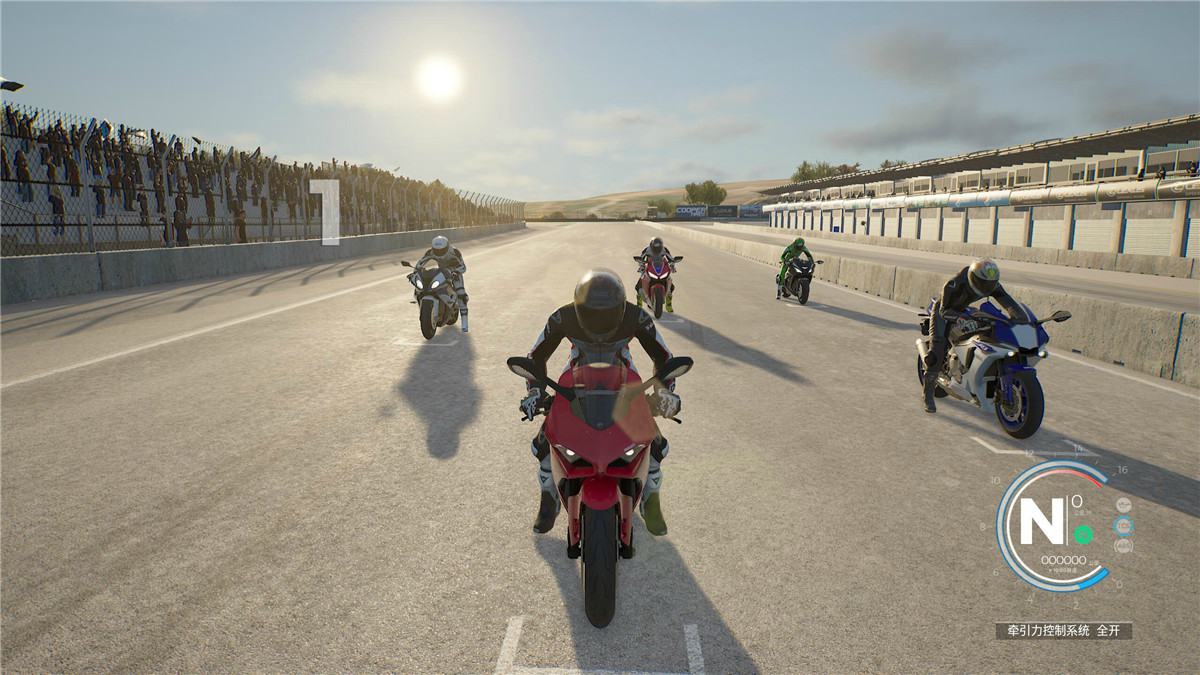Viewport: 1200px width, 675px height.
Task: Click the top anti-wheelie assist icon
Action: point(1124,506)
